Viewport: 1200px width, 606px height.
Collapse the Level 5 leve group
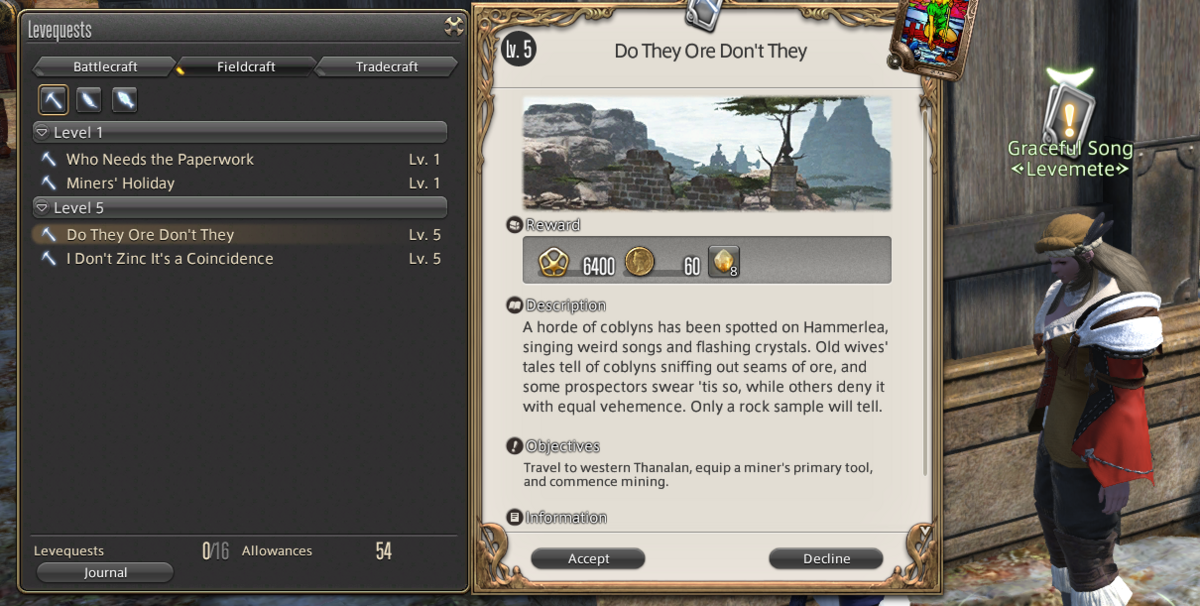[42, 208]
